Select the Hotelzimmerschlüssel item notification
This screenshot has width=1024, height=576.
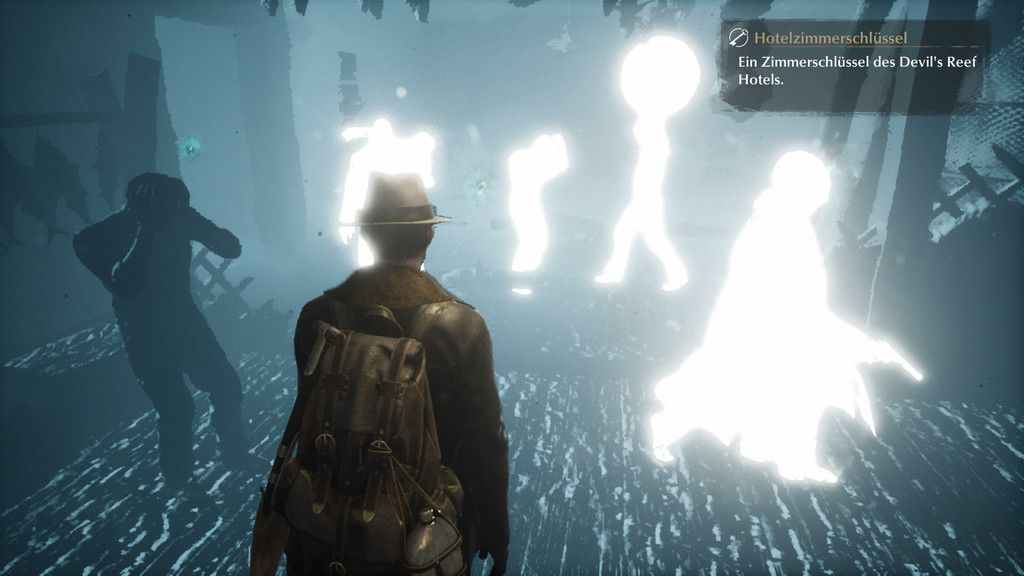point(854,64)
